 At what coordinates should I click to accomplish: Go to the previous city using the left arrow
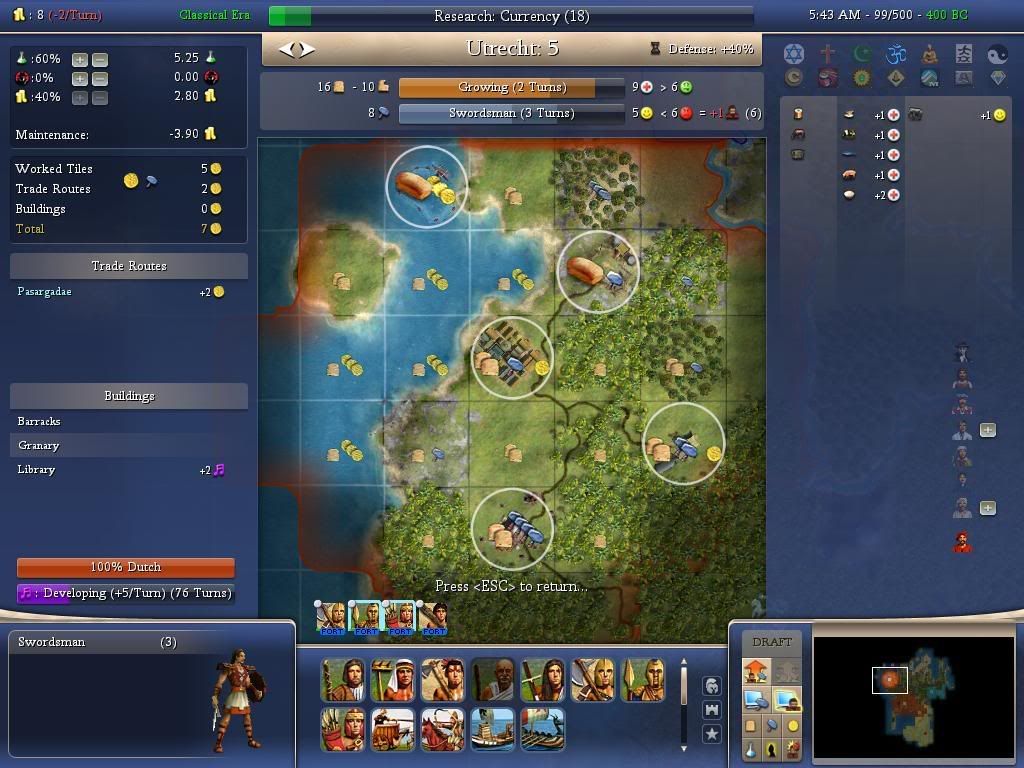click(x=285, y=48)
